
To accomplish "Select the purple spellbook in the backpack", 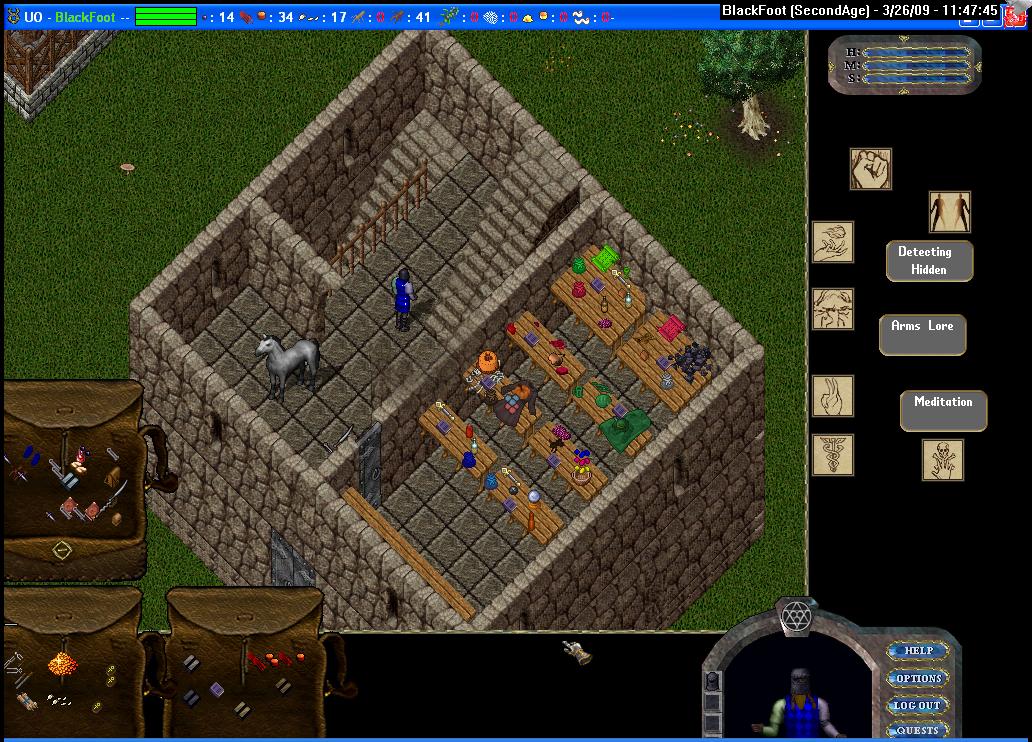I will point(217,688).
